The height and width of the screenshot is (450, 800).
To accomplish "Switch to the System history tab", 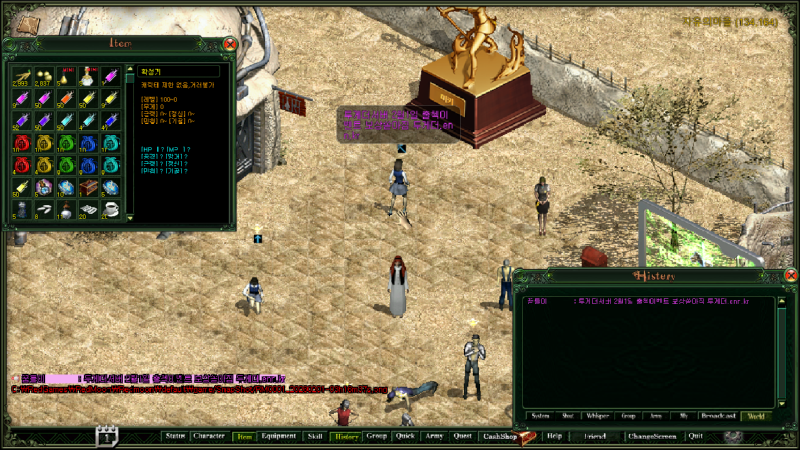I will point(540,415).
